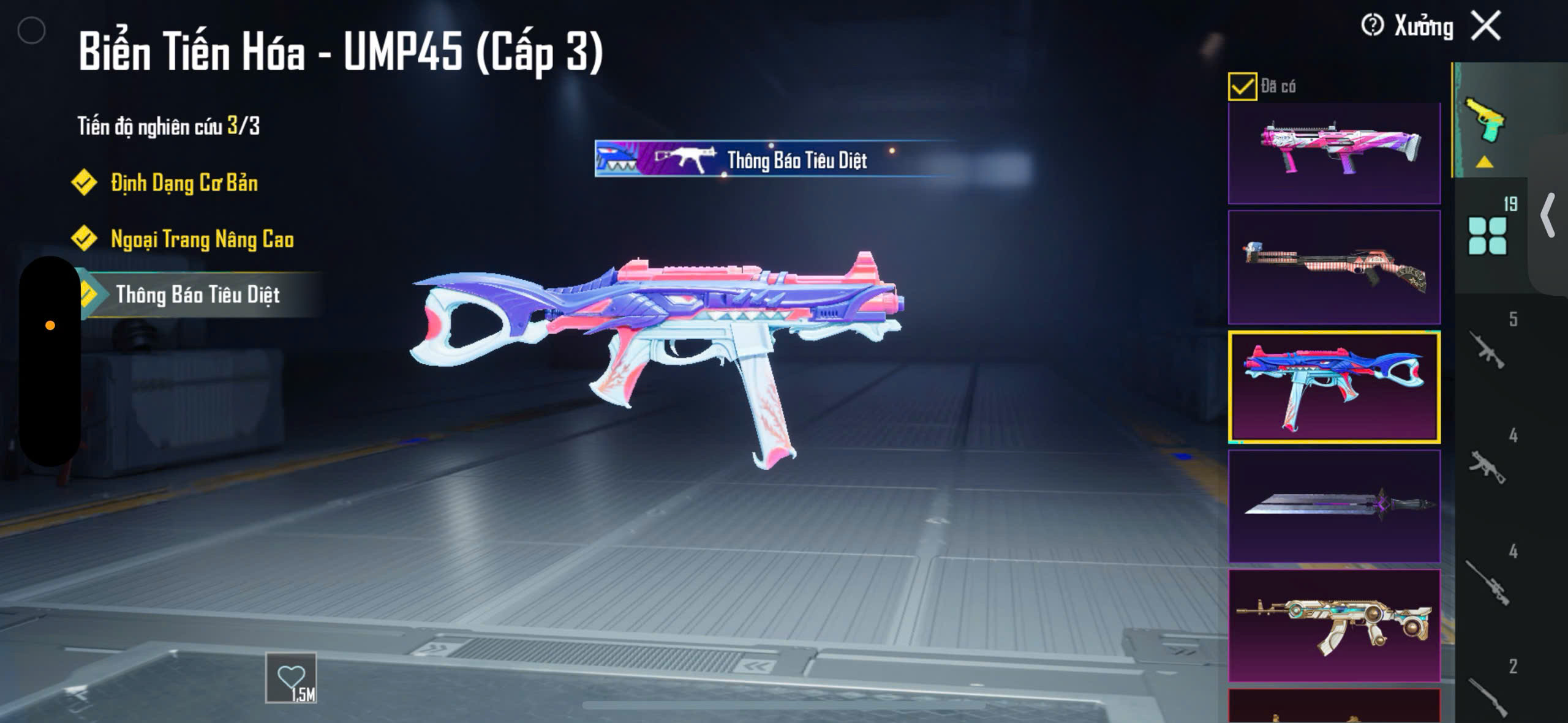Select the blue-pink UMP45 skin thumbnail
This screenshot has height=723, width=1568.
1334,387
